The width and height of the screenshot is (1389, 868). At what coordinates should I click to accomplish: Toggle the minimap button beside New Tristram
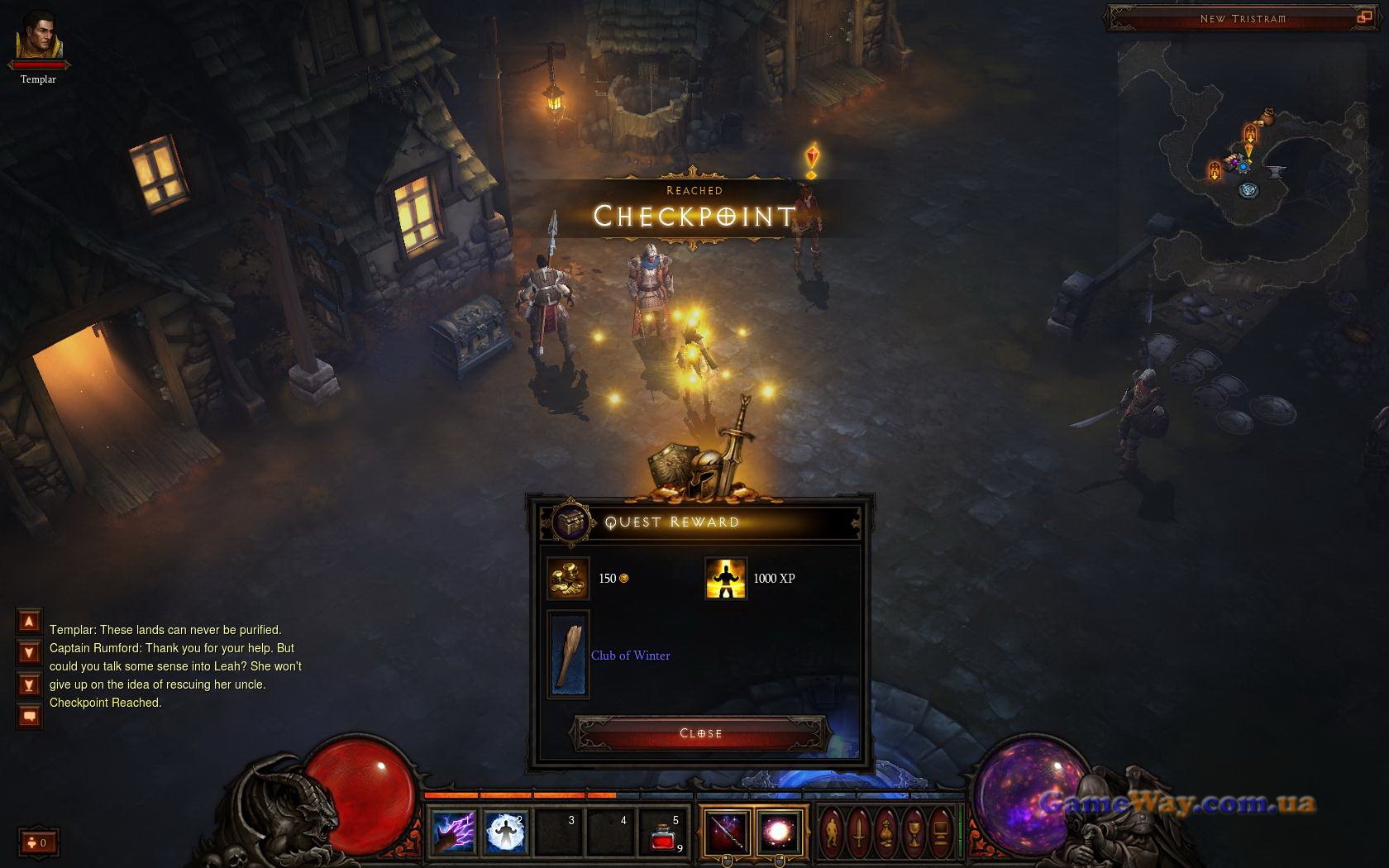(x=1363, y=17)
